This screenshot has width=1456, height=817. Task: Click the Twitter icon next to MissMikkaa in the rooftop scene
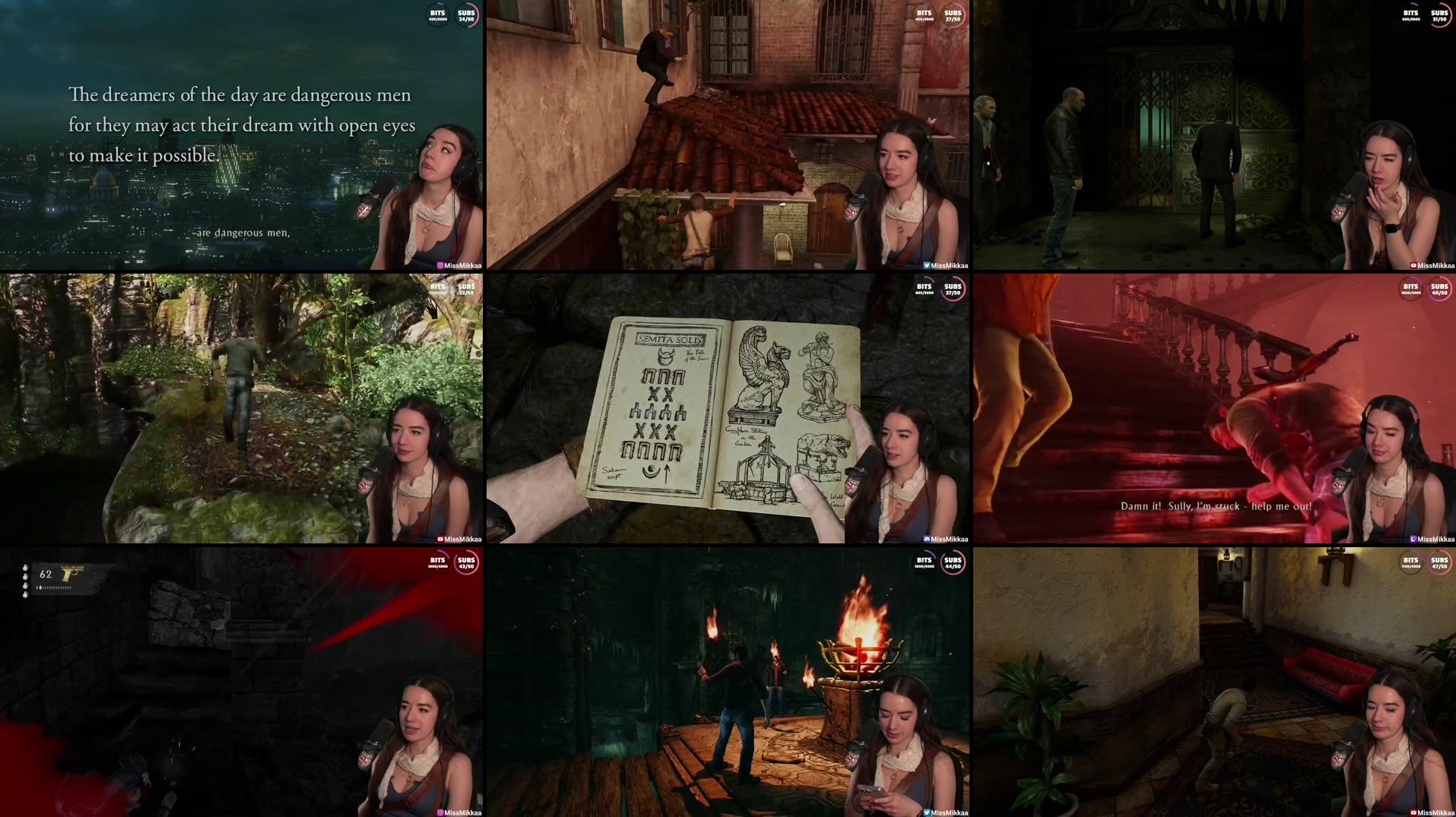coord(927,265)
